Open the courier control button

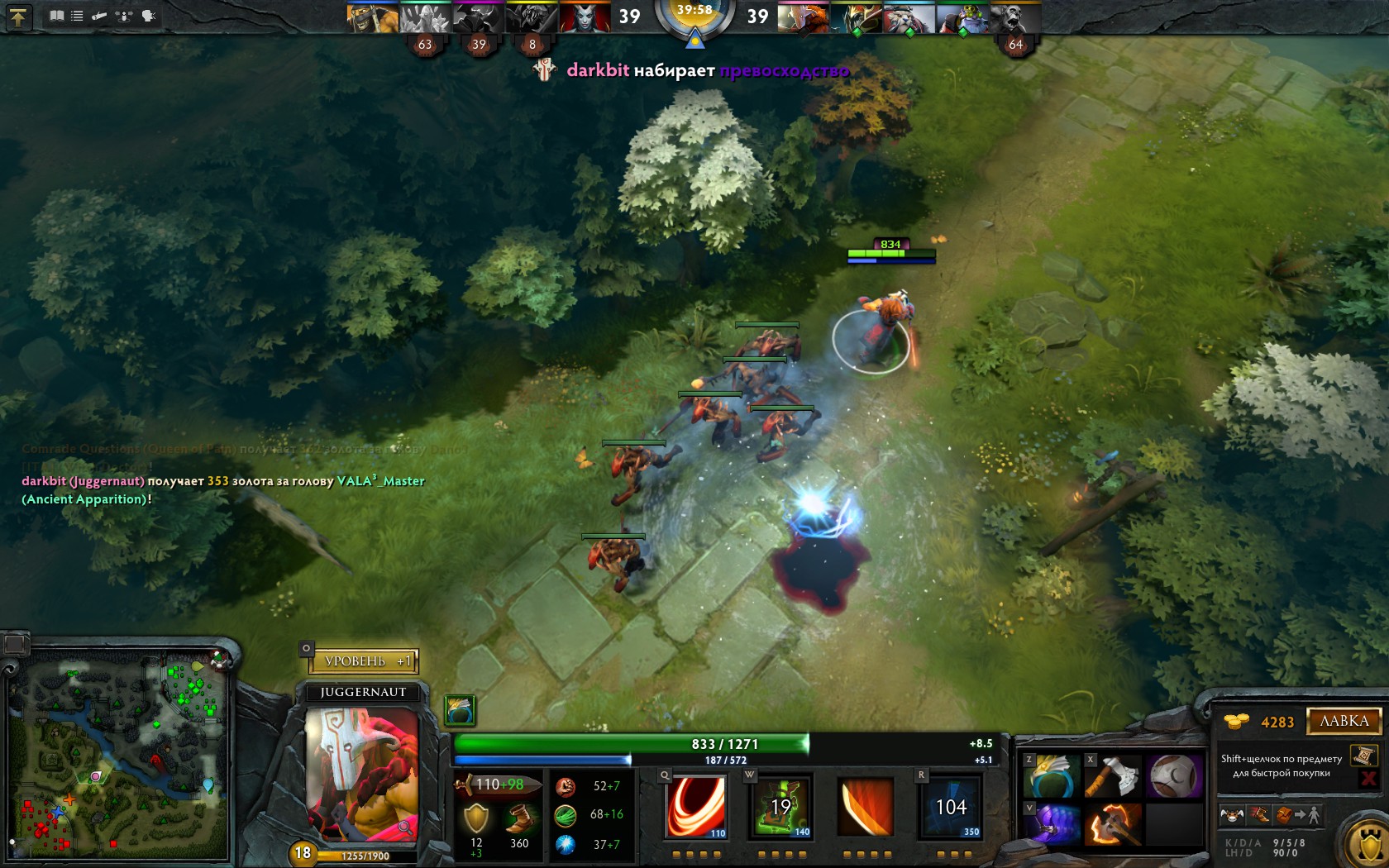pos(1232,816)
